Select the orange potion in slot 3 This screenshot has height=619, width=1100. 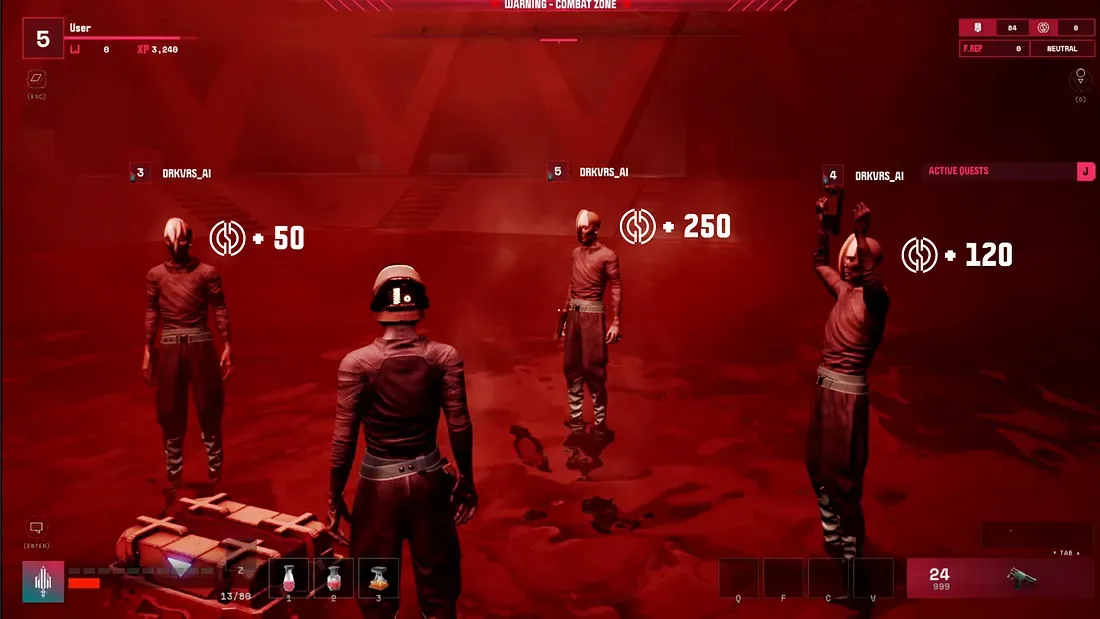tap(378, 578)
